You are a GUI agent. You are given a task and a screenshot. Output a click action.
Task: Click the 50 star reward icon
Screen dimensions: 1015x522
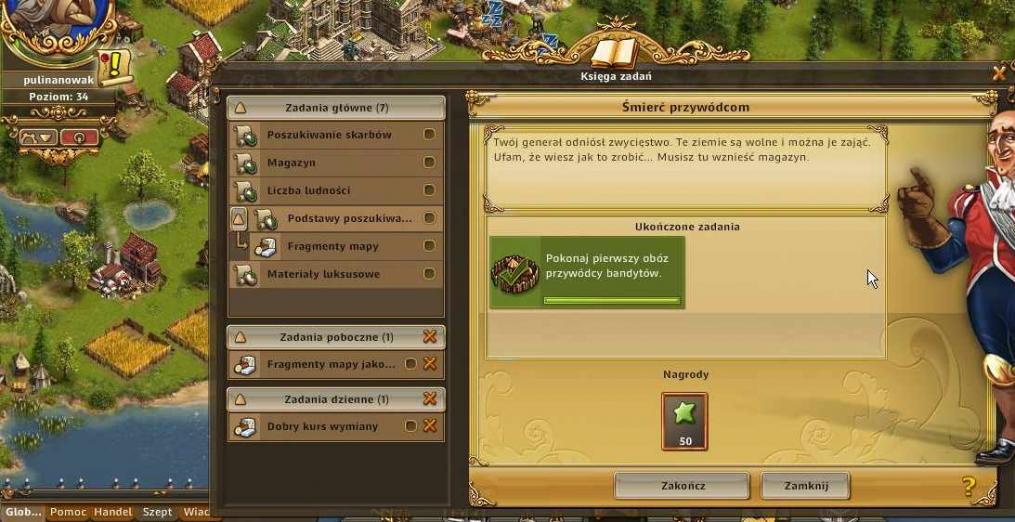pyautogui.click(x=685, y=420)
